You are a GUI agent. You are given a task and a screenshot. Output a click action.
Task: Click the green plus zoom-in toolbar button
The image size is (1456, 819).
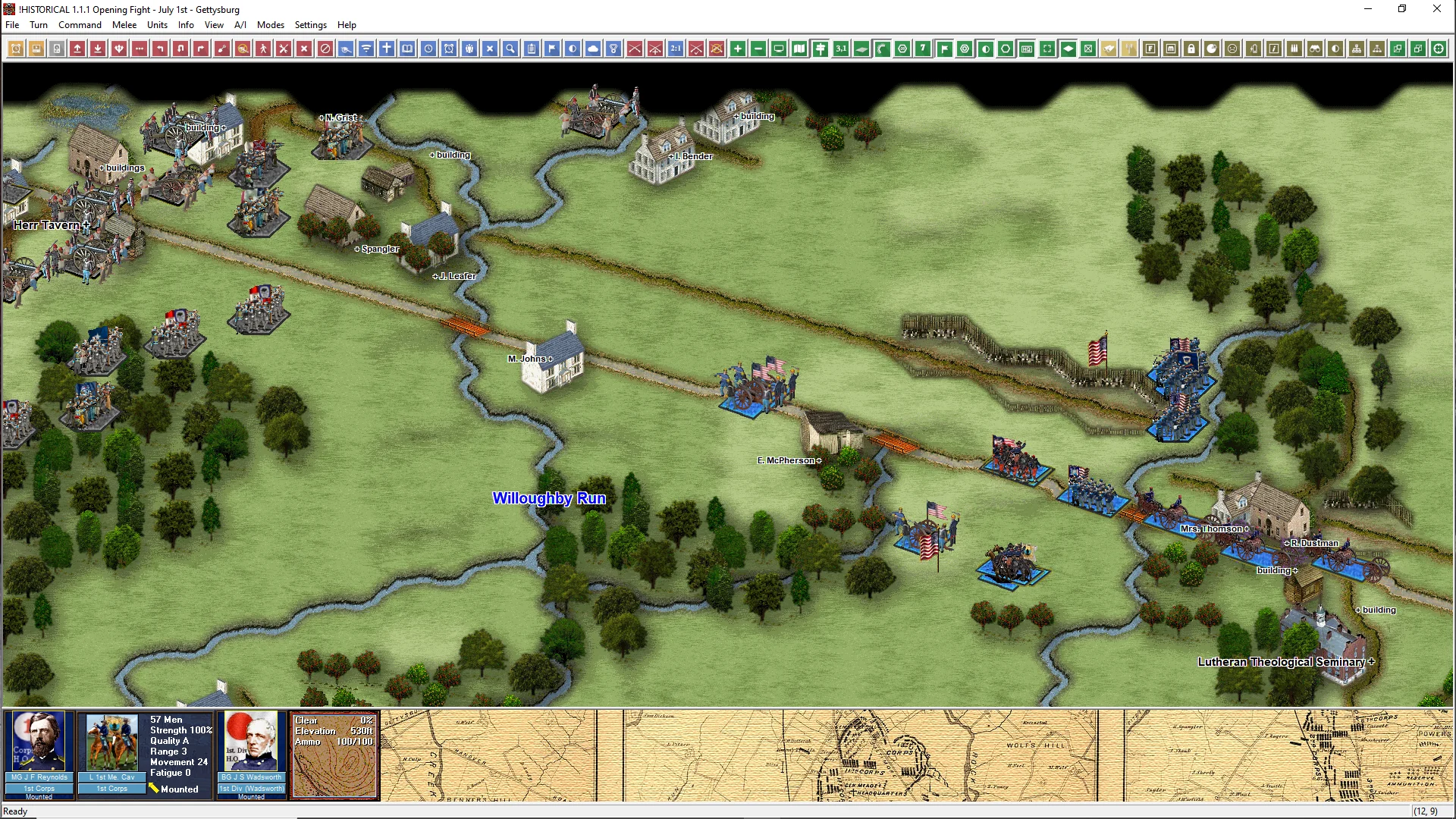point(738,49)
